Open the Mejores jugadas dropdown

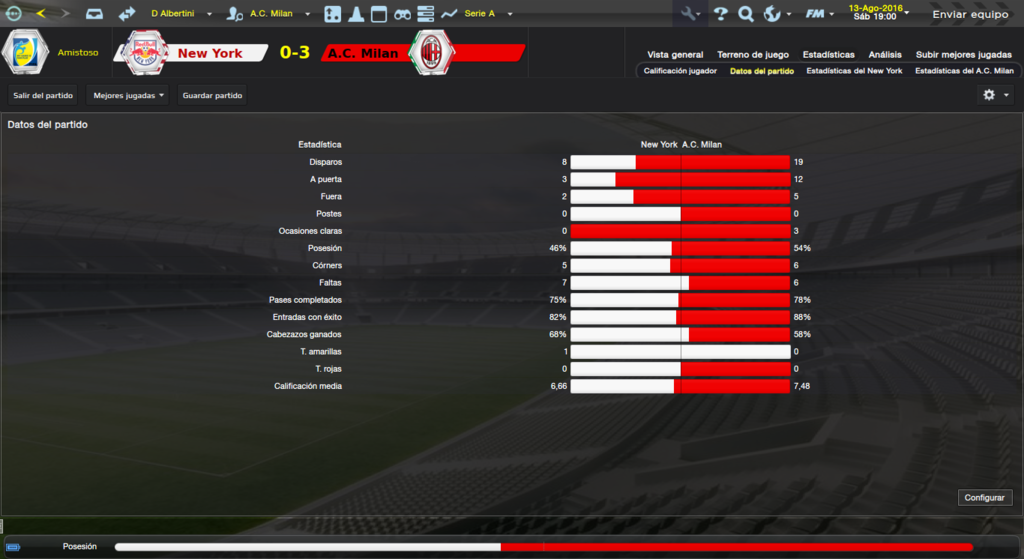127,95
